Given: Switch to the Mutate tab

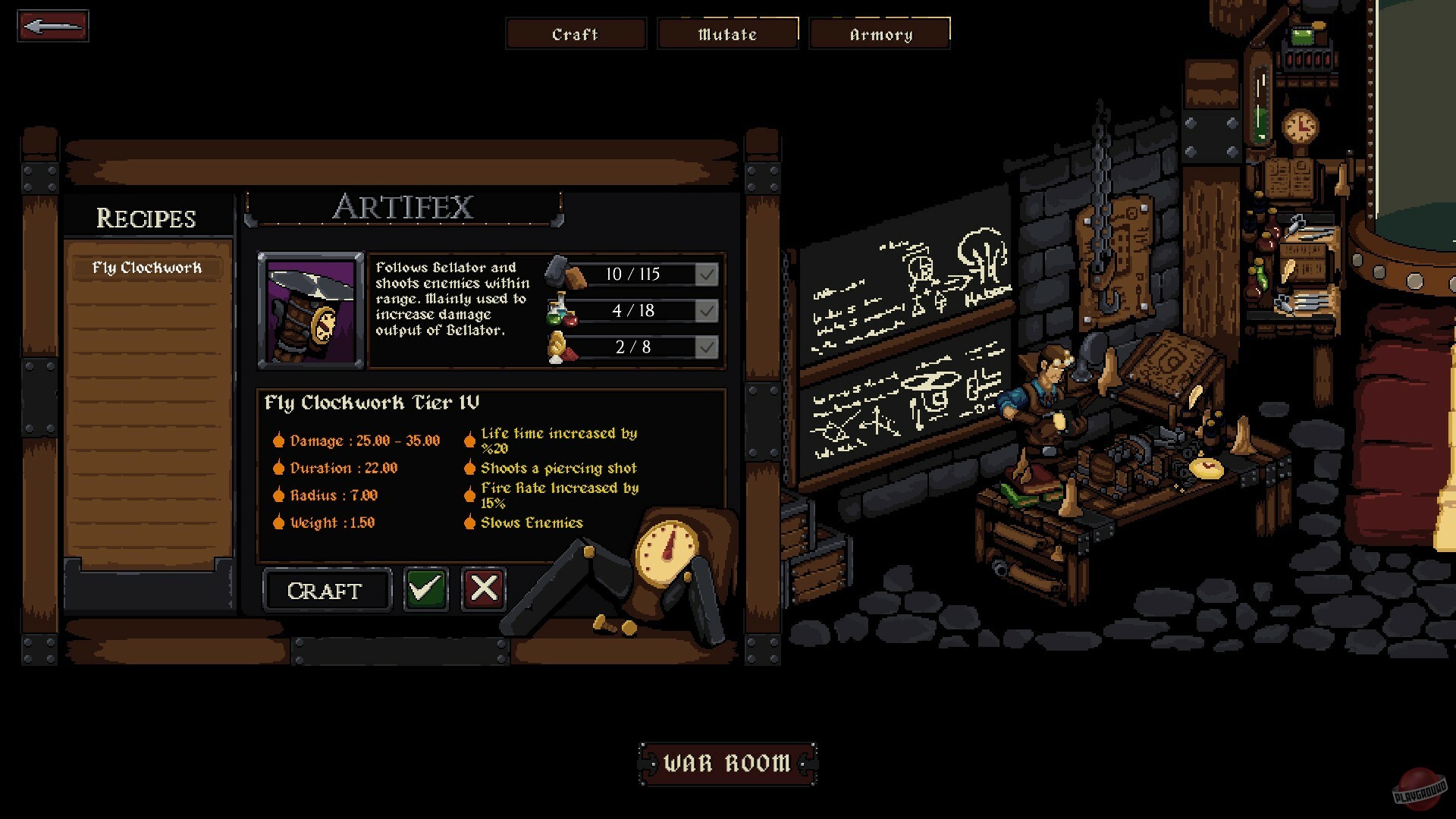Looking at the screenshot, I should point(727,33).
